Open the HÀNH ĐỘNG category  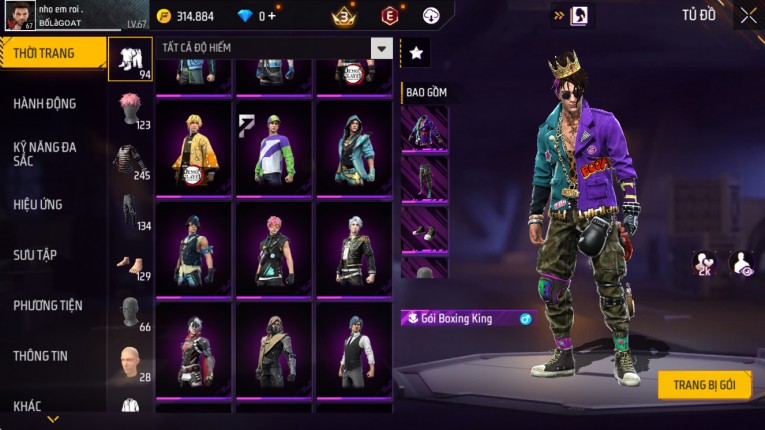(44, 104)
